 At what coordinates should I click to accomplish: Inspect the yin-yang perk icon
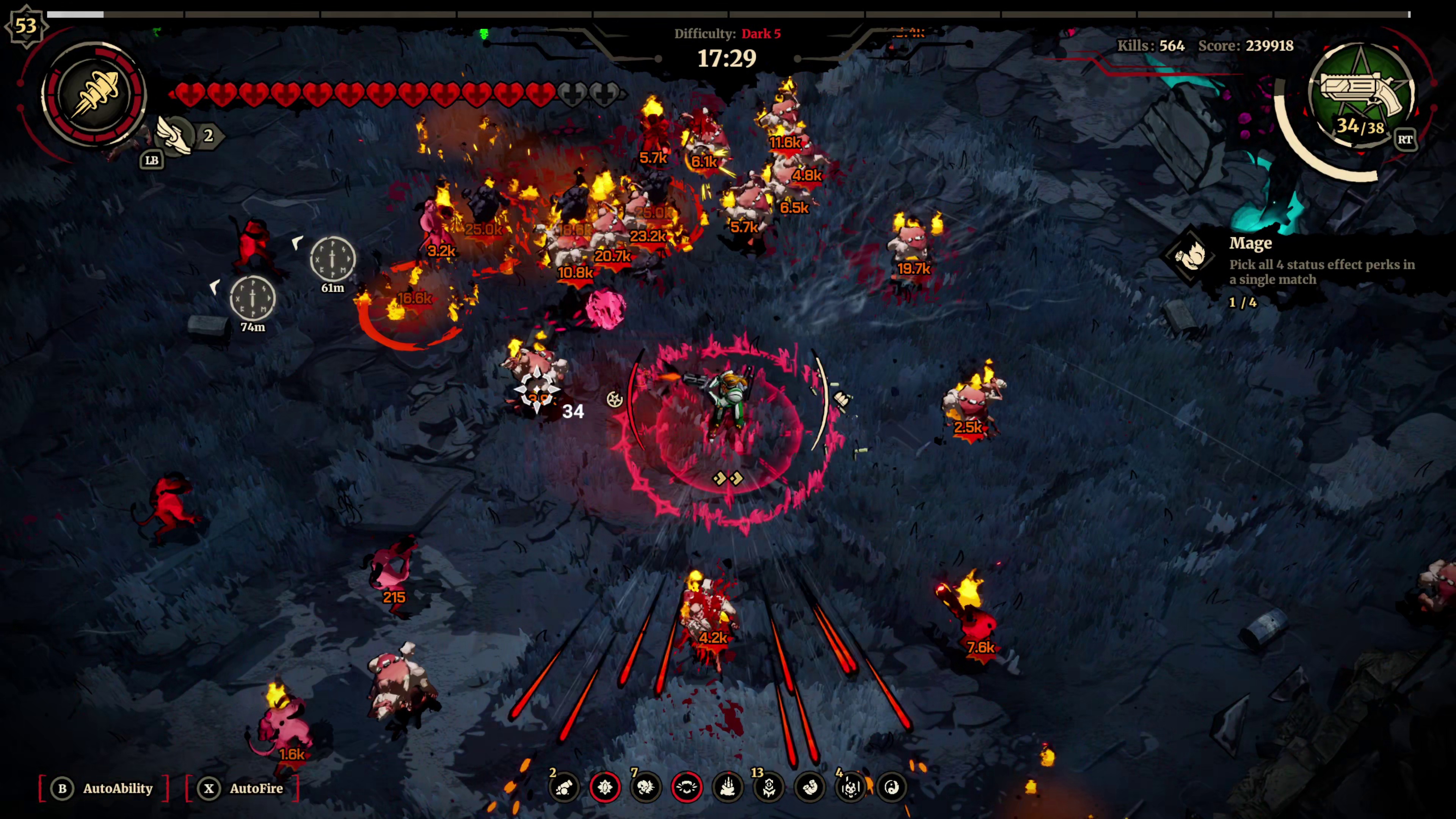pos(892,787)
